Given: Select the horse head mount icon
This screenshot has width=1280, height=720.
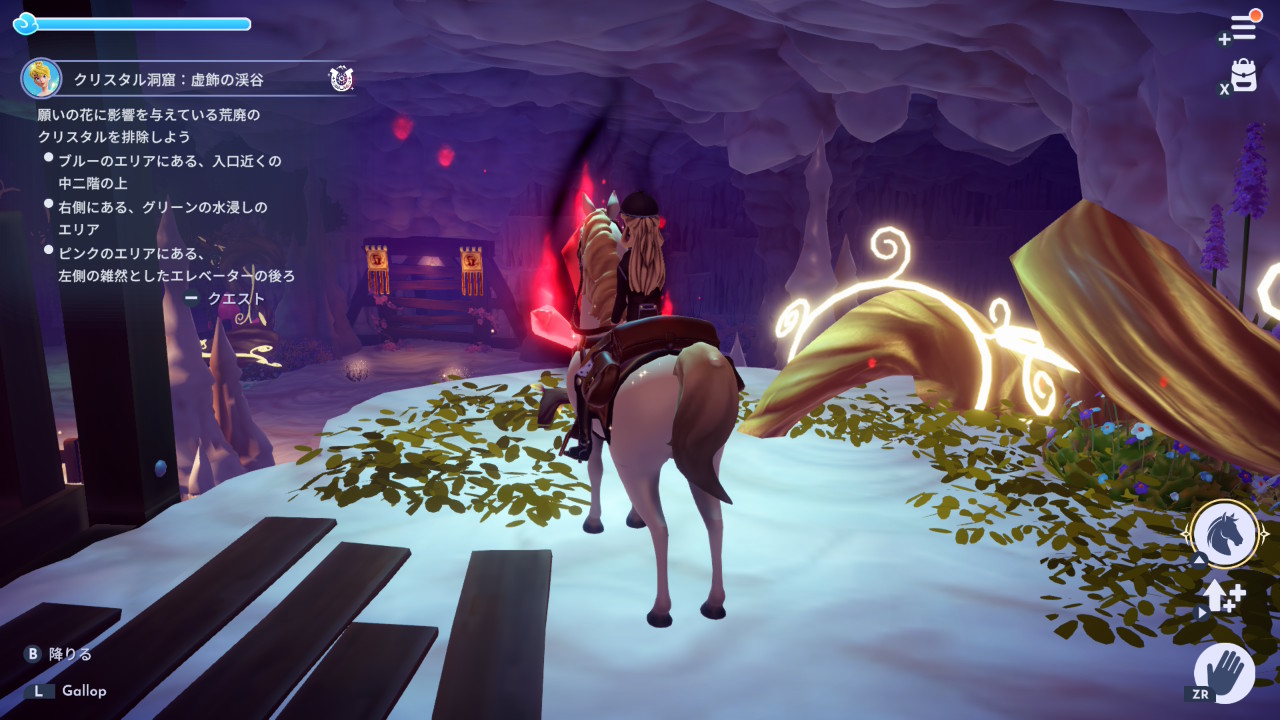Looking at the screenshot, I should (x=1225, y=533).
